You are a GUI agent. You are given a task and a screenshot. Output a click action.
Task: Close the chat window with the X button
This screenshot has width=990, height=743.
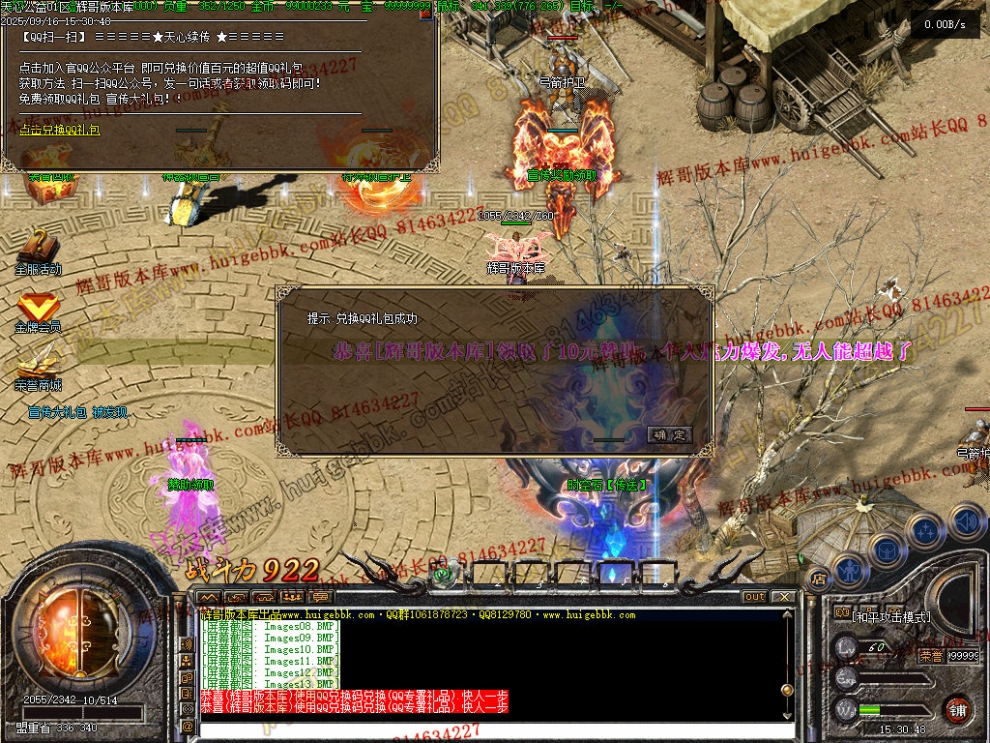(x=784, y=597)
